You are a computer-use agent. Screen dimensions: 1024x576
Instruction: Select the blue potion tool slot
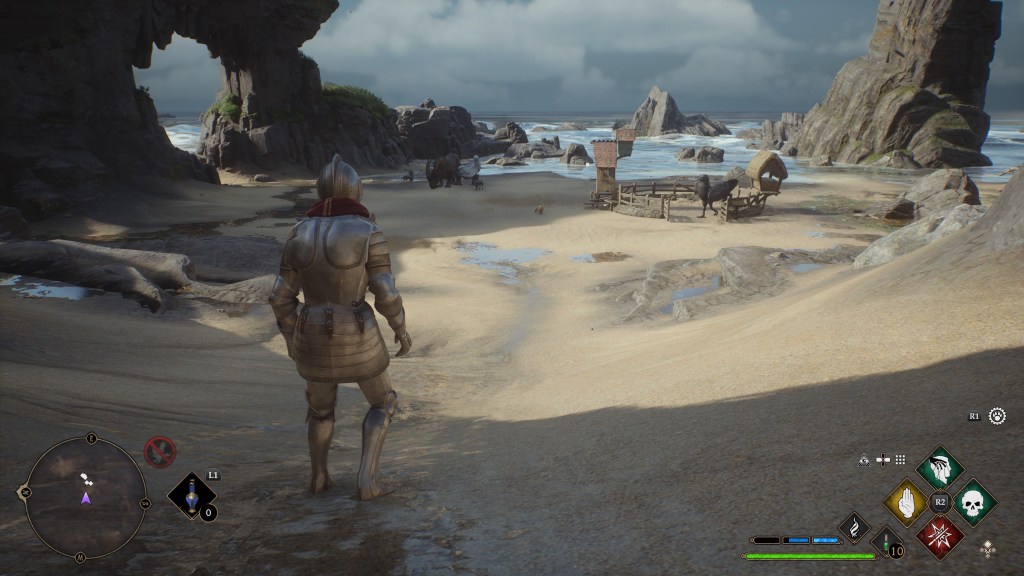click(189, 495)
